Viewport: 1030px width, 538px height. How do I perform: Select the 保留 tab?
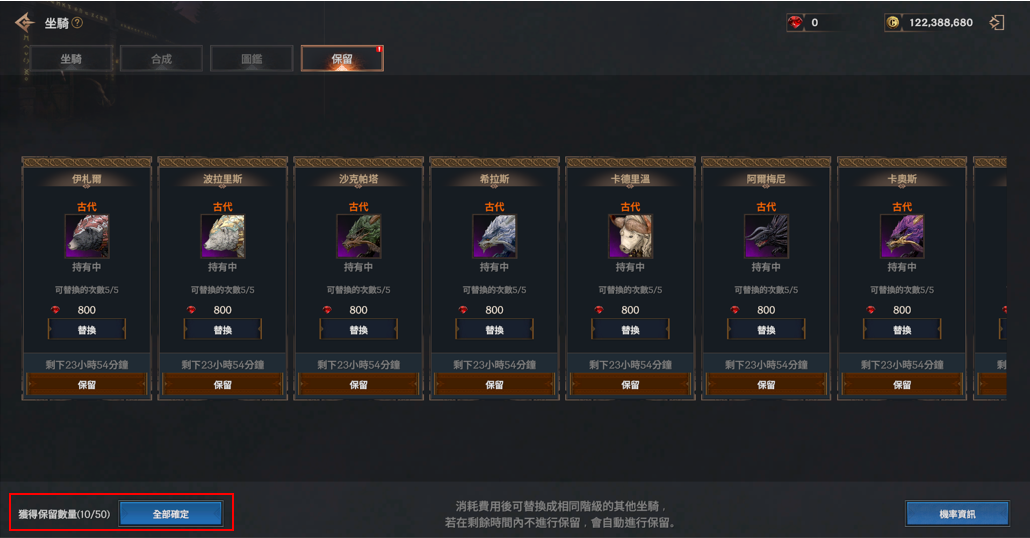point(342,59)
